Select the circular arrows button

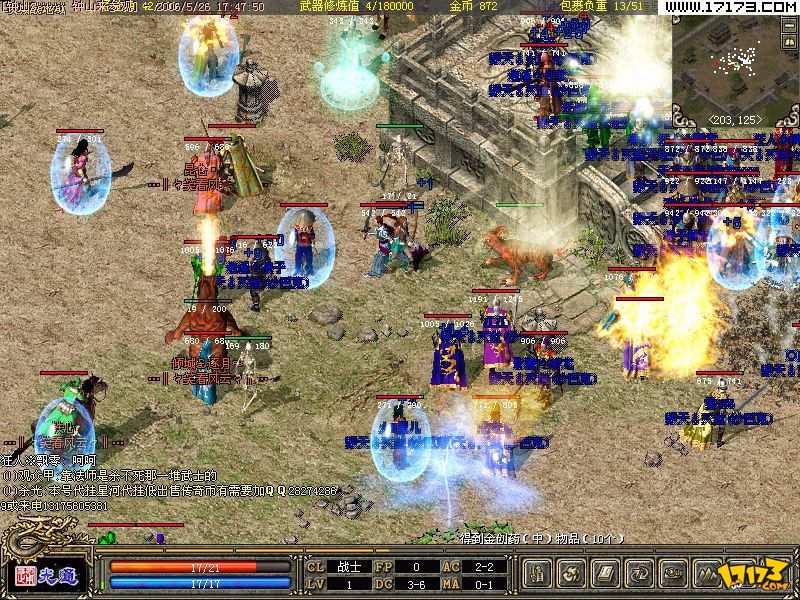638,573
